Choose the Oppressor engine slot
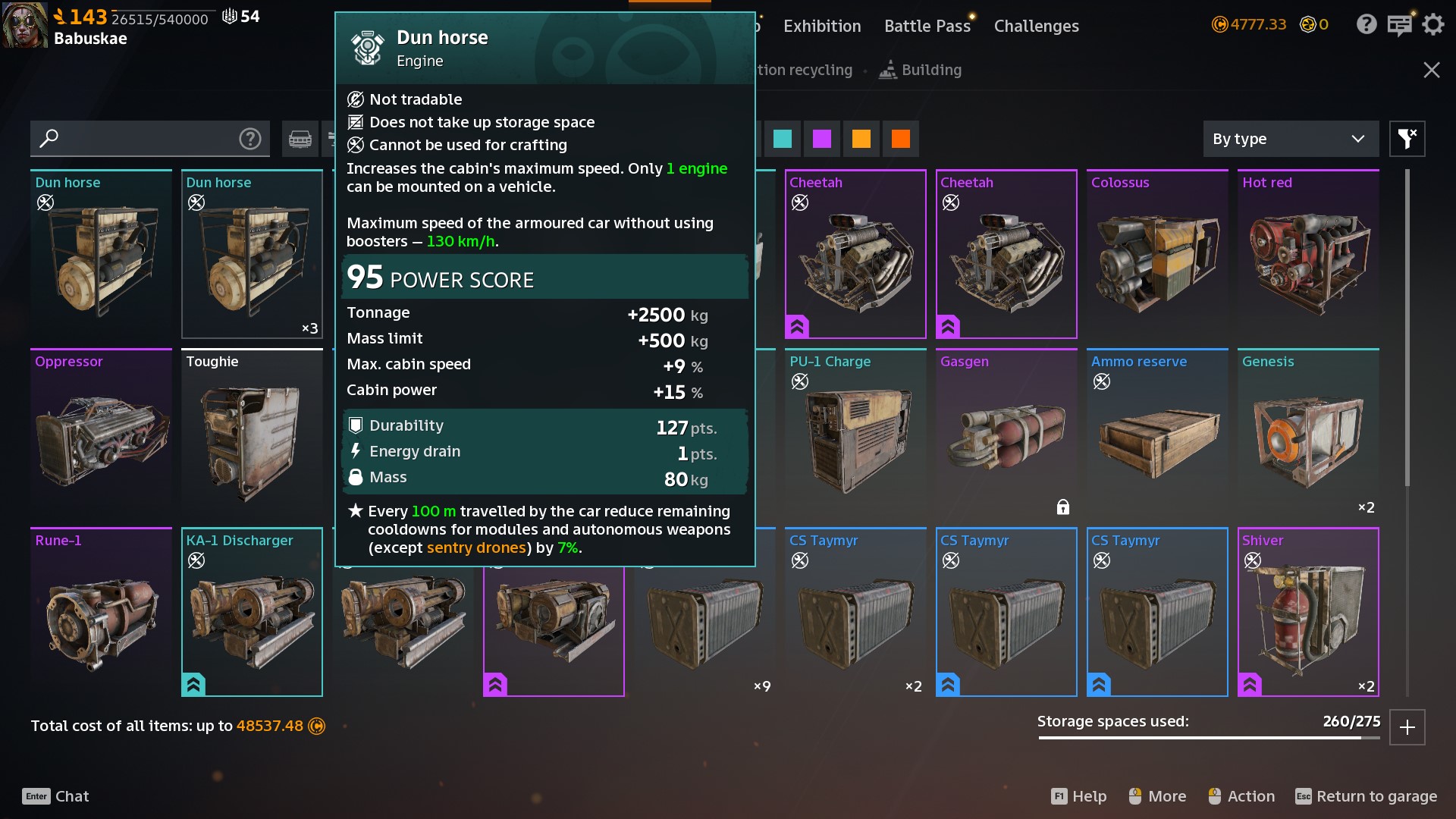Image resolution: width=1456 pixels, height=819 pixels. [x=101, y=433]
